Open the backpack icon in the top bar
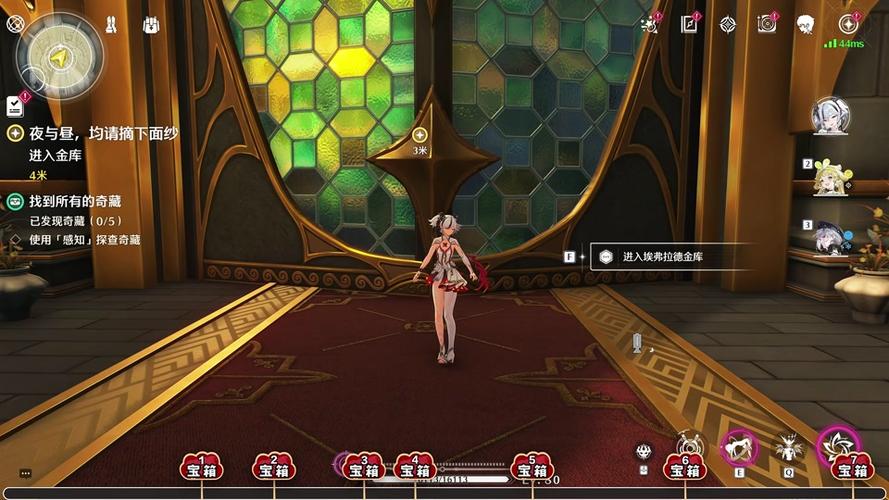This screenshot has height=500, width=889. (151, 24)
